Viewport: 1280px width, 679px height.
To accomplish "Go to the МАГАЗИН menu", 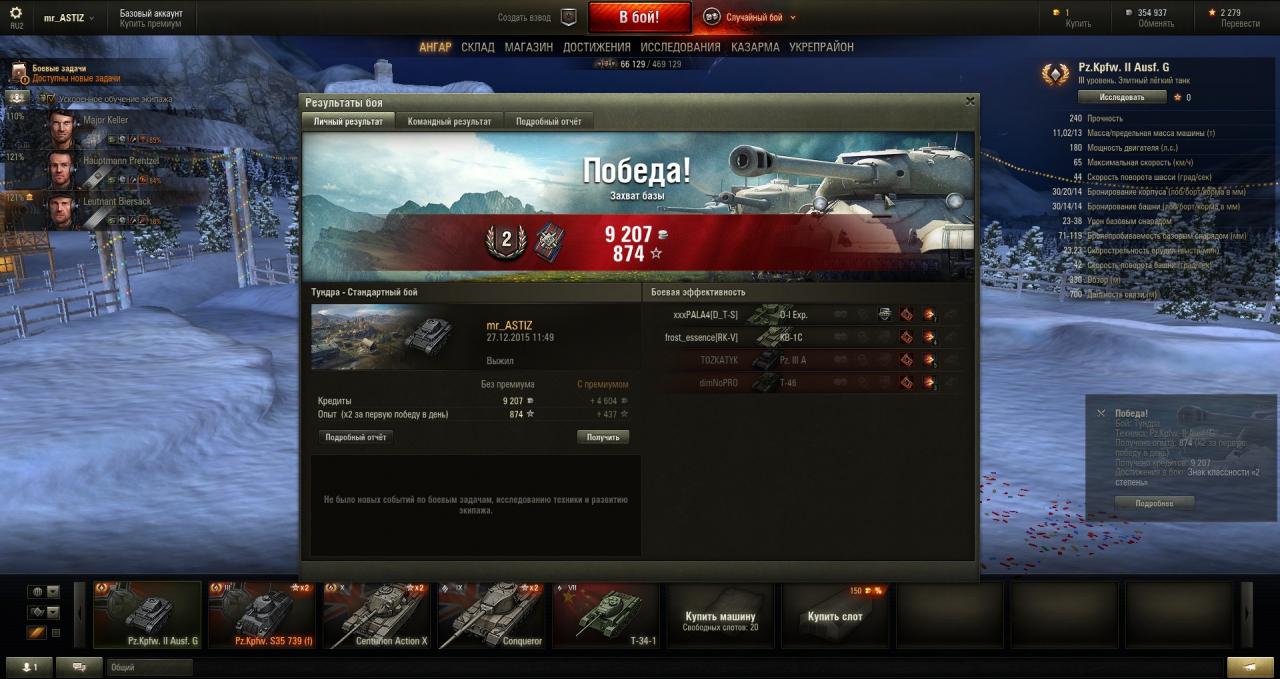I will 528,47.
